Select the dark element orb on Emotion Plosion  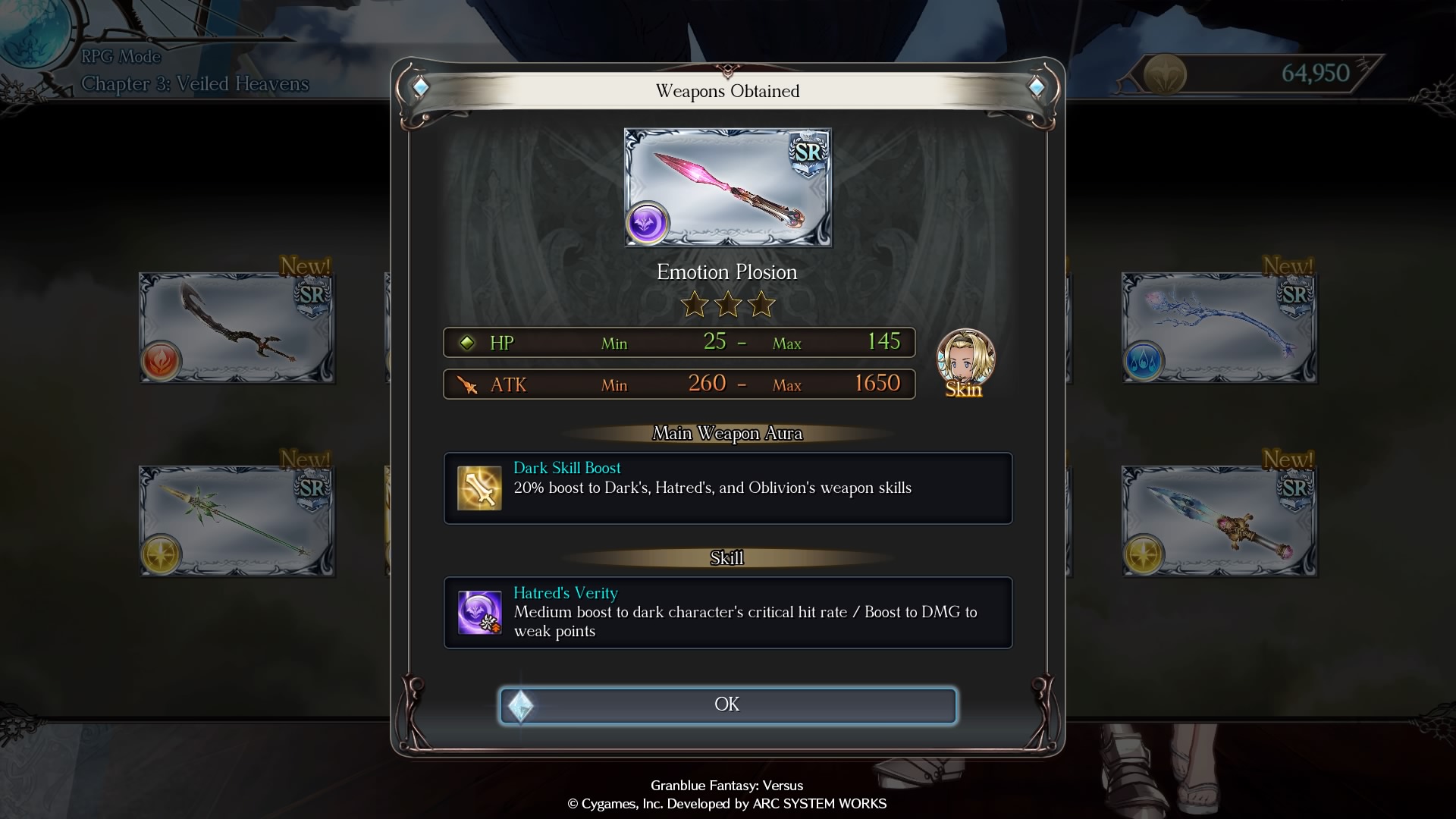[648, 223]
